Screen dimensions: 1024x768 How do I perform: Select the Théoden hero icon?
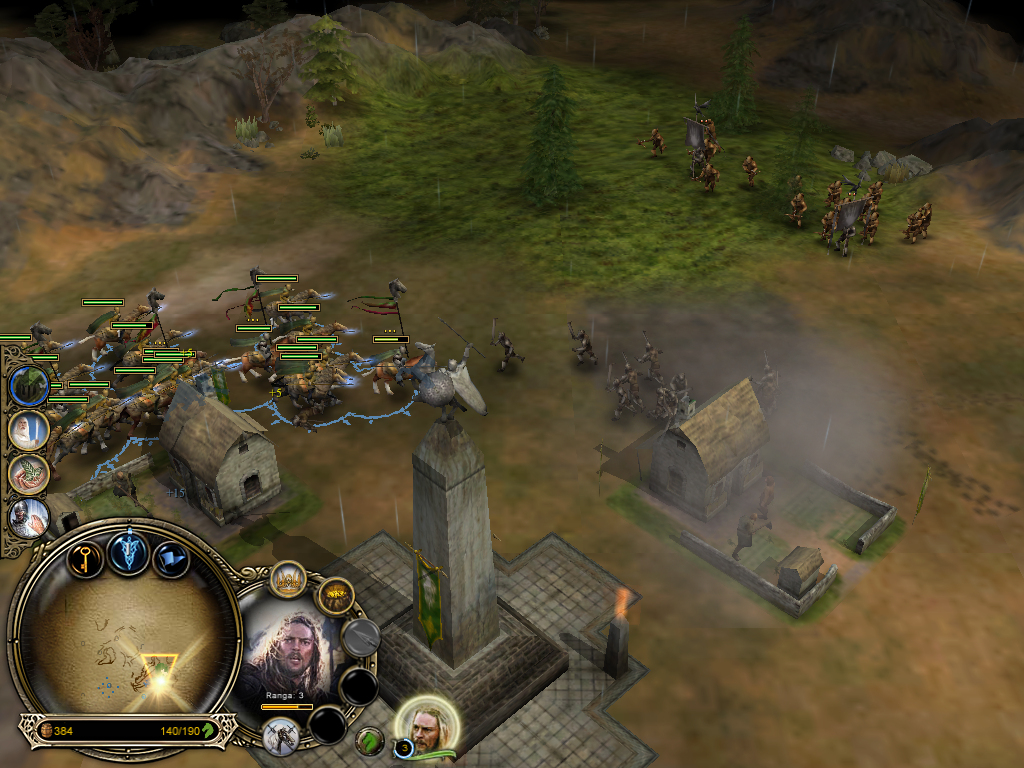[x=430, y=727]
